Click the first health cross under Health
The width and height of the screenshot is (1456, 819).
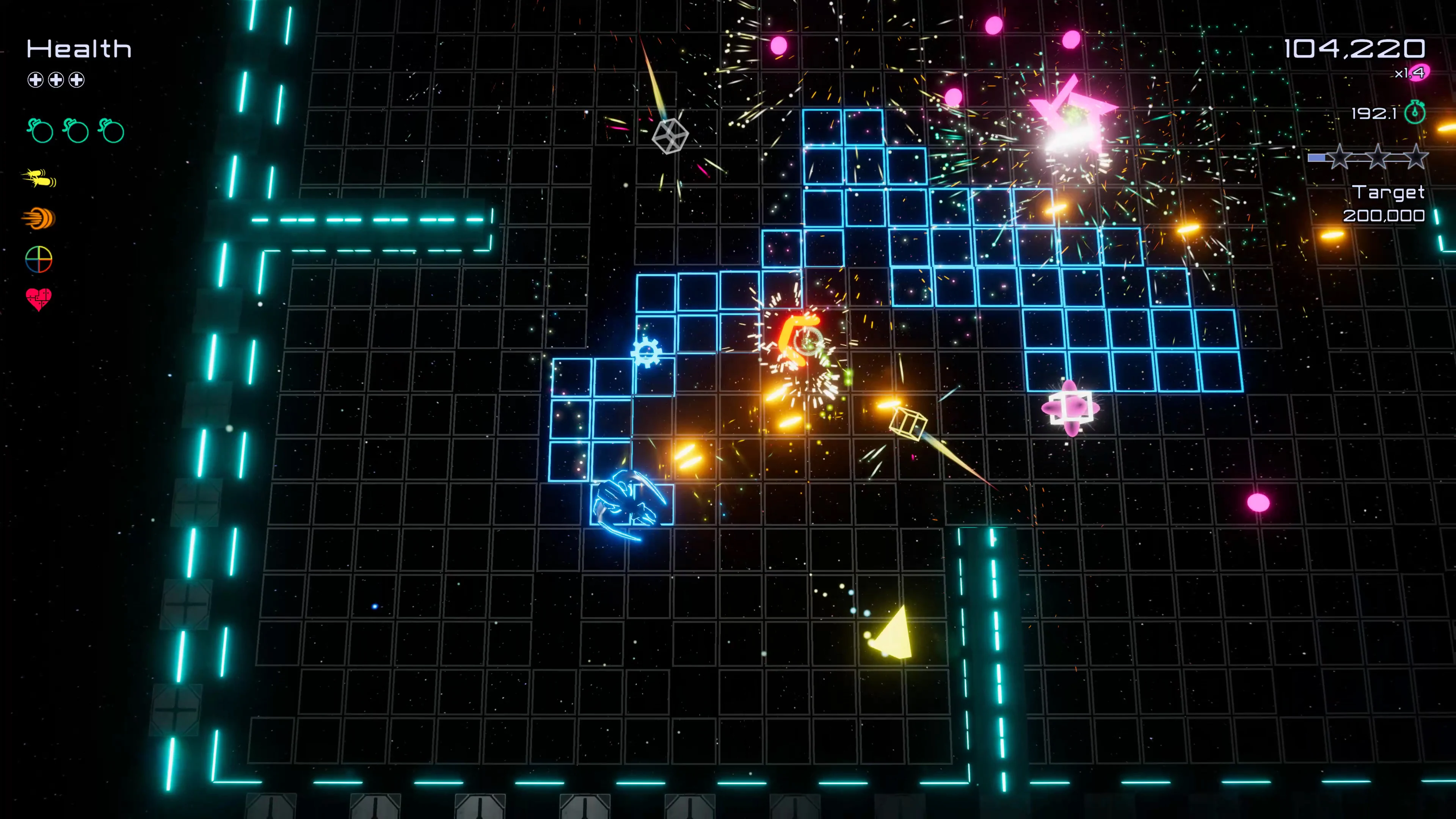click(x=36, y=80)
